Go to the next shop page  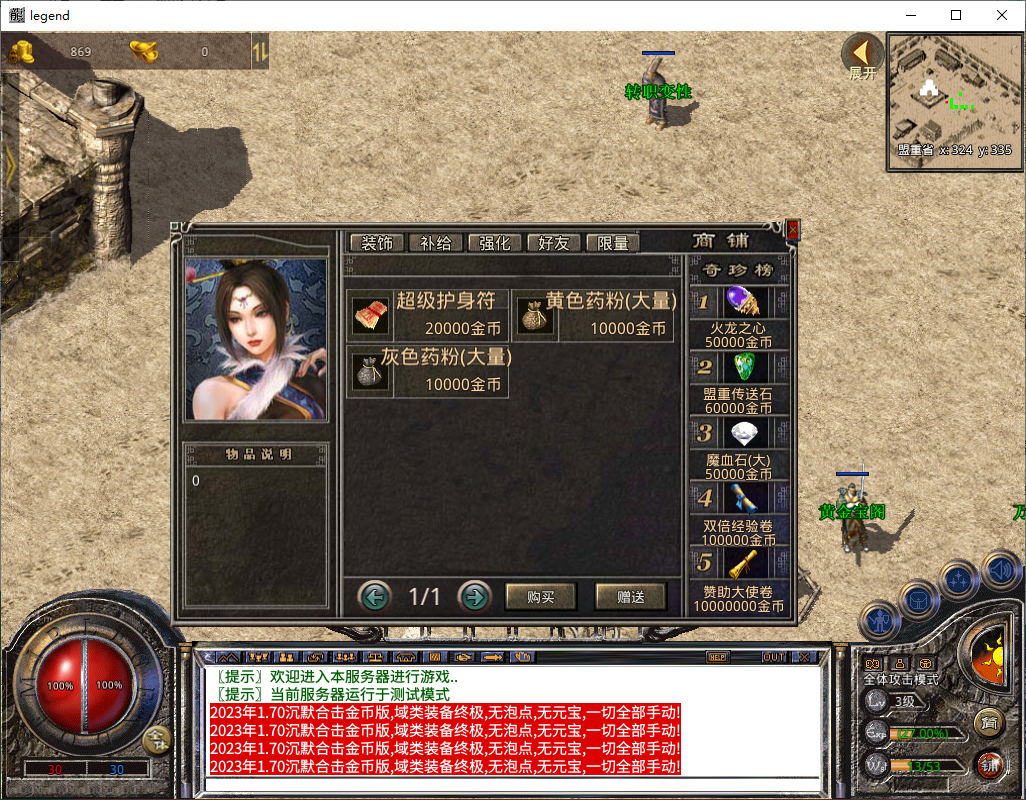pos(474,597)
